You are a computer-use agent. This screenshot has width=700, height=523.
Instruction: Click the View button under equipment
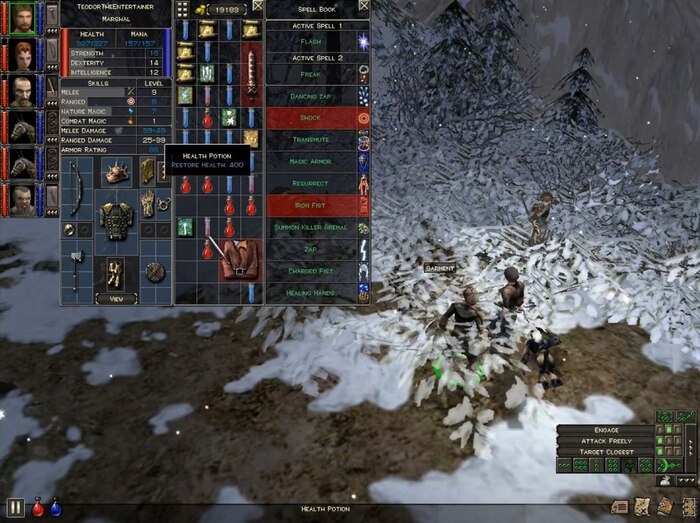(116, 298)
